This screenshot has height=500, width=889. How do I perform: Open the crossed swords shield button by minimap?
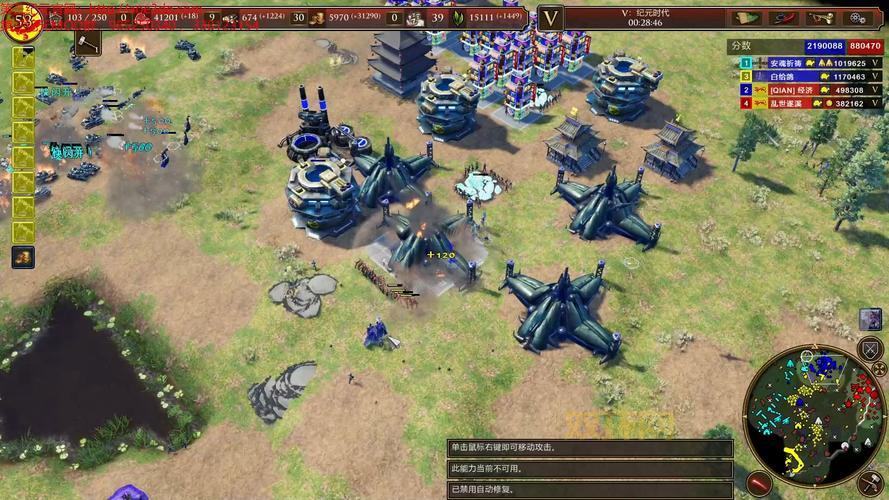[x=870, y=350]
